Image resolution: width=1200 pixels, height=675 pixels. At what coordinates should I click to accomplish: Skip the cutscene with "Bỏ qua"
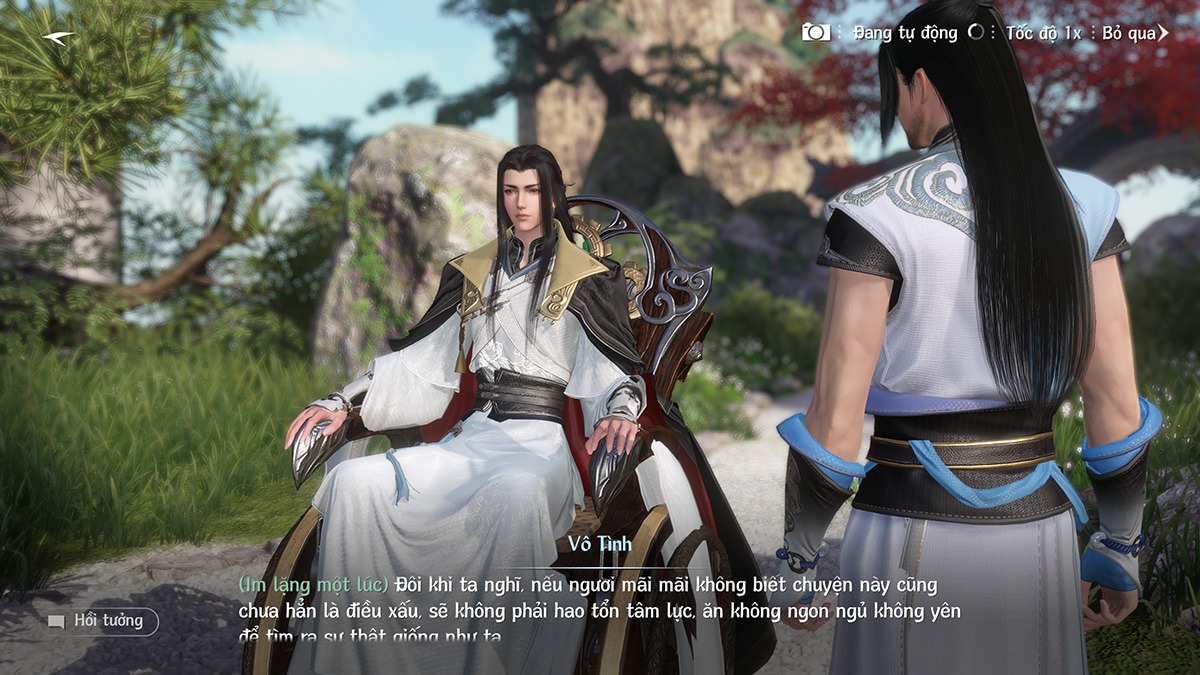[x=1134, y=33]
